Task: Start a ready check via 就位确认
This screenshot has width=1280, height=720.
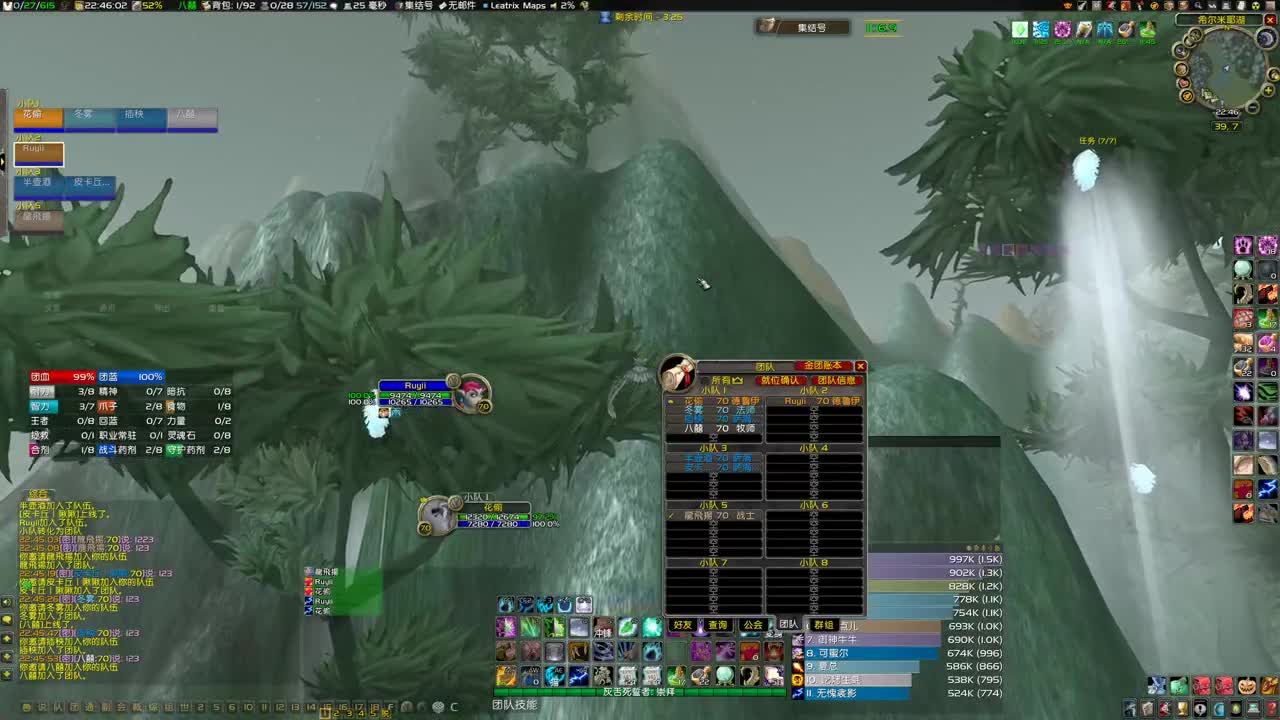Action: 780,381
